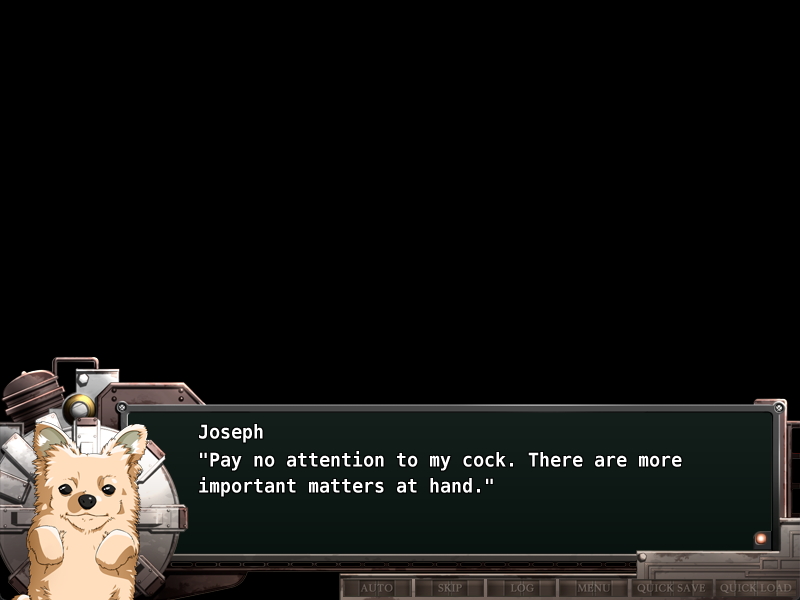The image size is (800, 600).
Task: Click the QUICK SAVE button
Action: click(671, 588)
